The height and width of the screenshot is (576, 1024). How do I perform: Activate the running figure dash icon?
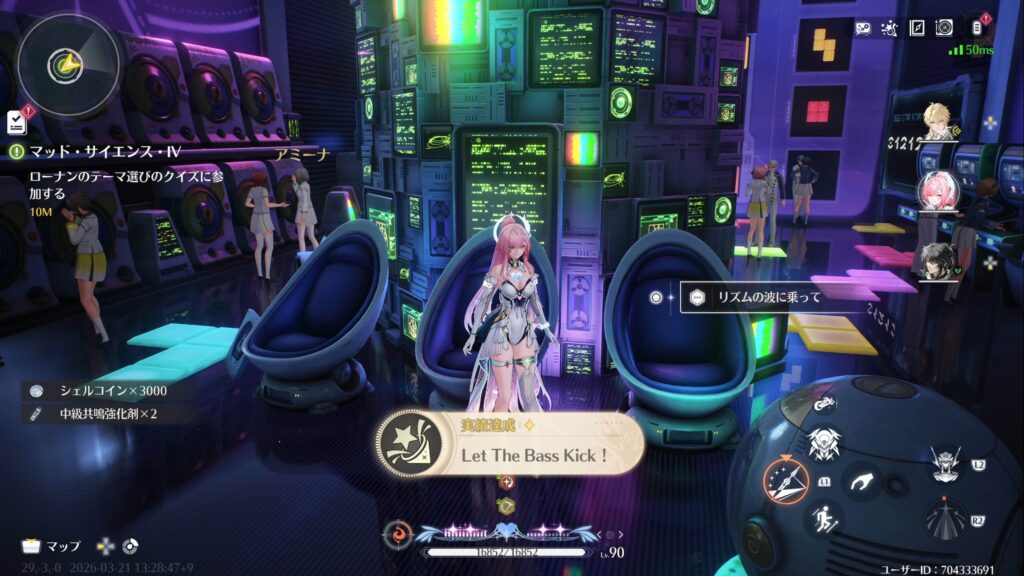click(x=825, y=518)
